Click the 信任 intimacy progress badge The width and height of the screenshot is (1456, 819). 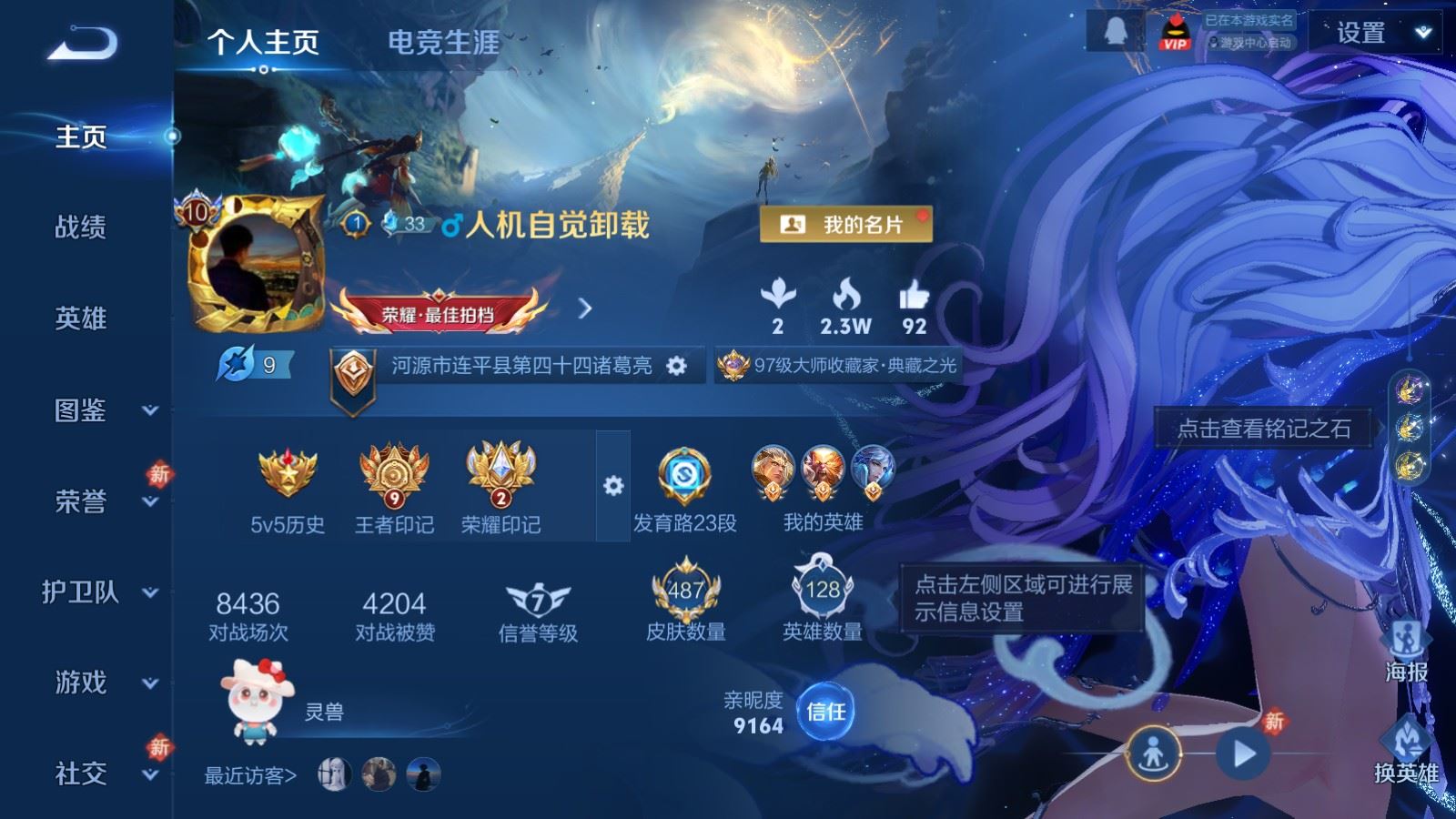825,712
